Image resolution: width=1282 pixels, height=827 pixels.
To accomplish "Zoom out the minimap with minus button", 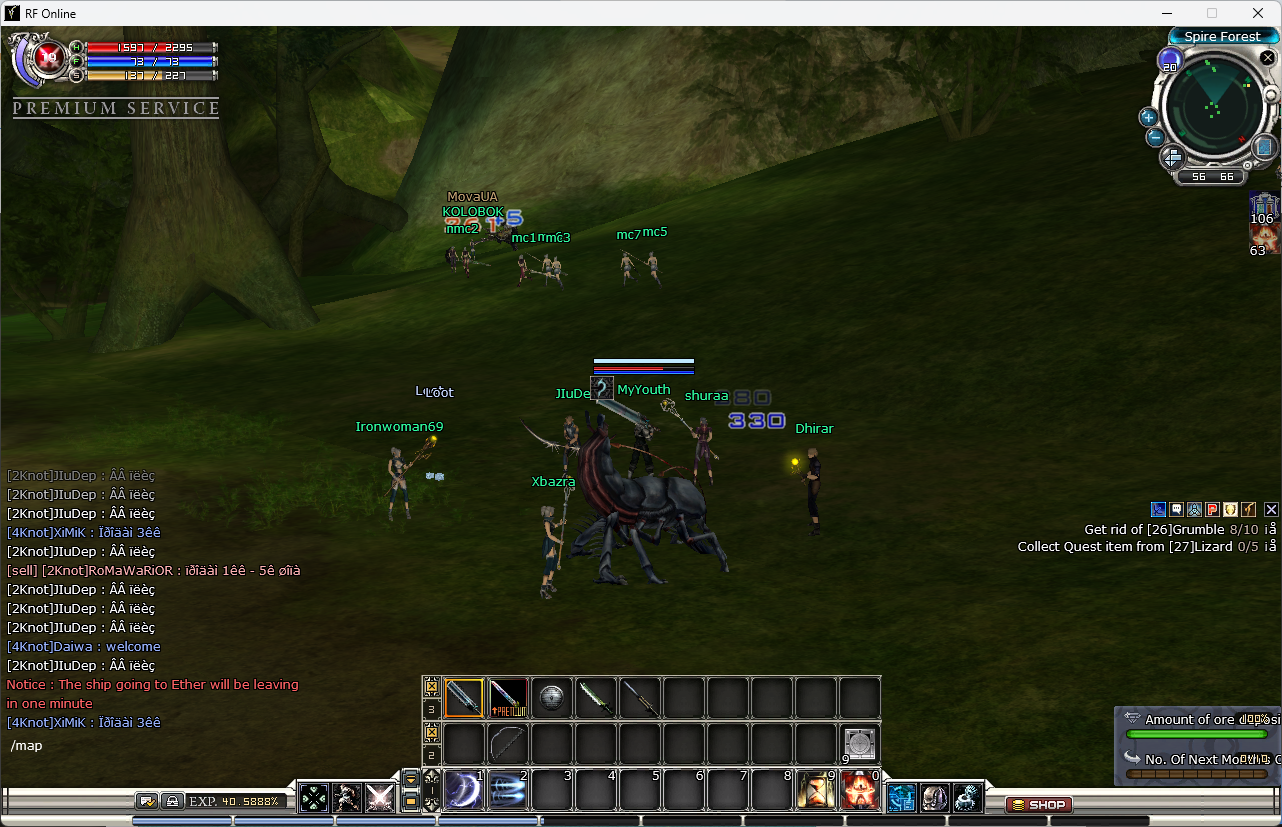I will point(1154,137).
